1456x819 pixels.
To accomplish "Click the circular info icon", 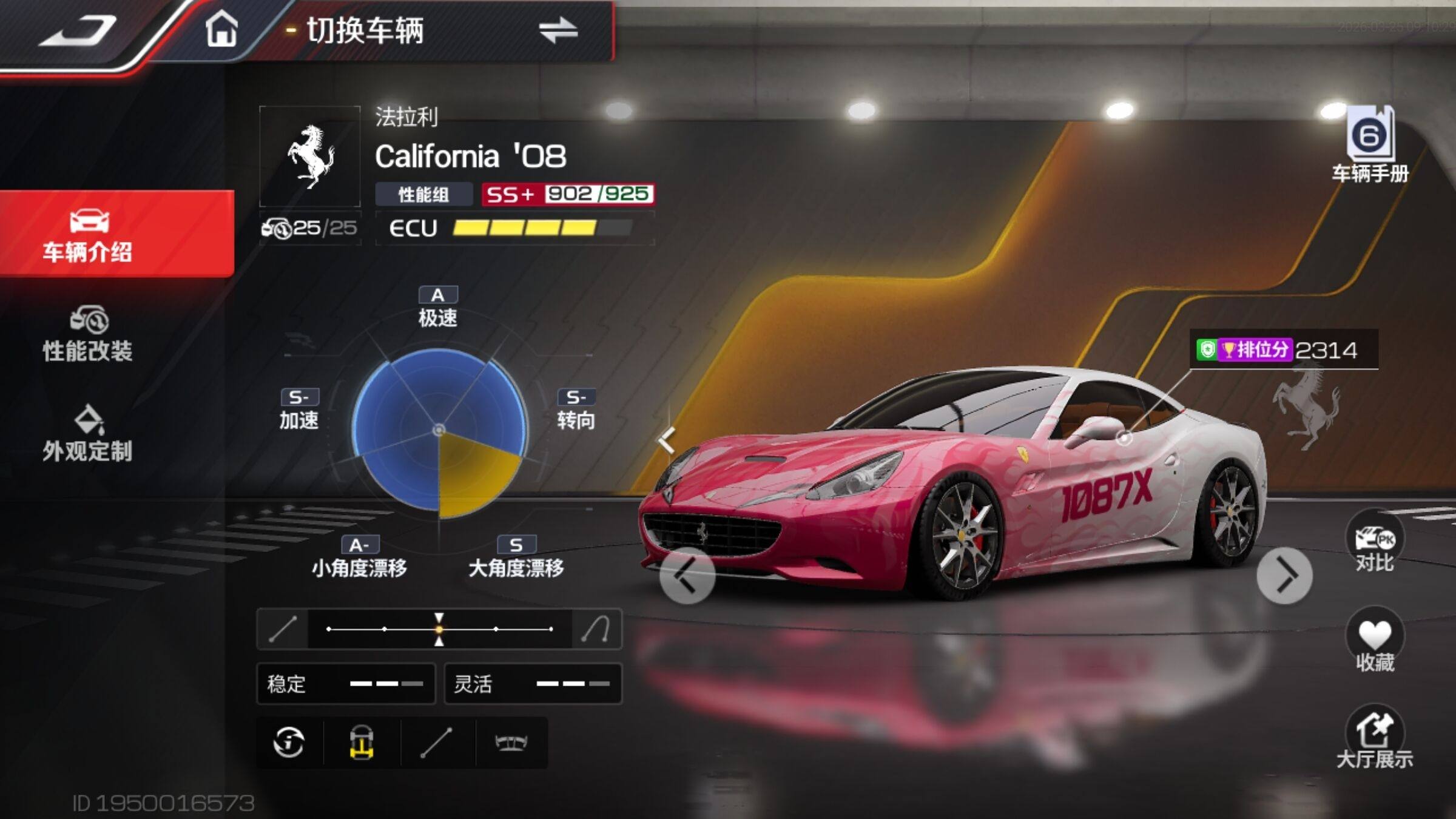I will point(289,743).
